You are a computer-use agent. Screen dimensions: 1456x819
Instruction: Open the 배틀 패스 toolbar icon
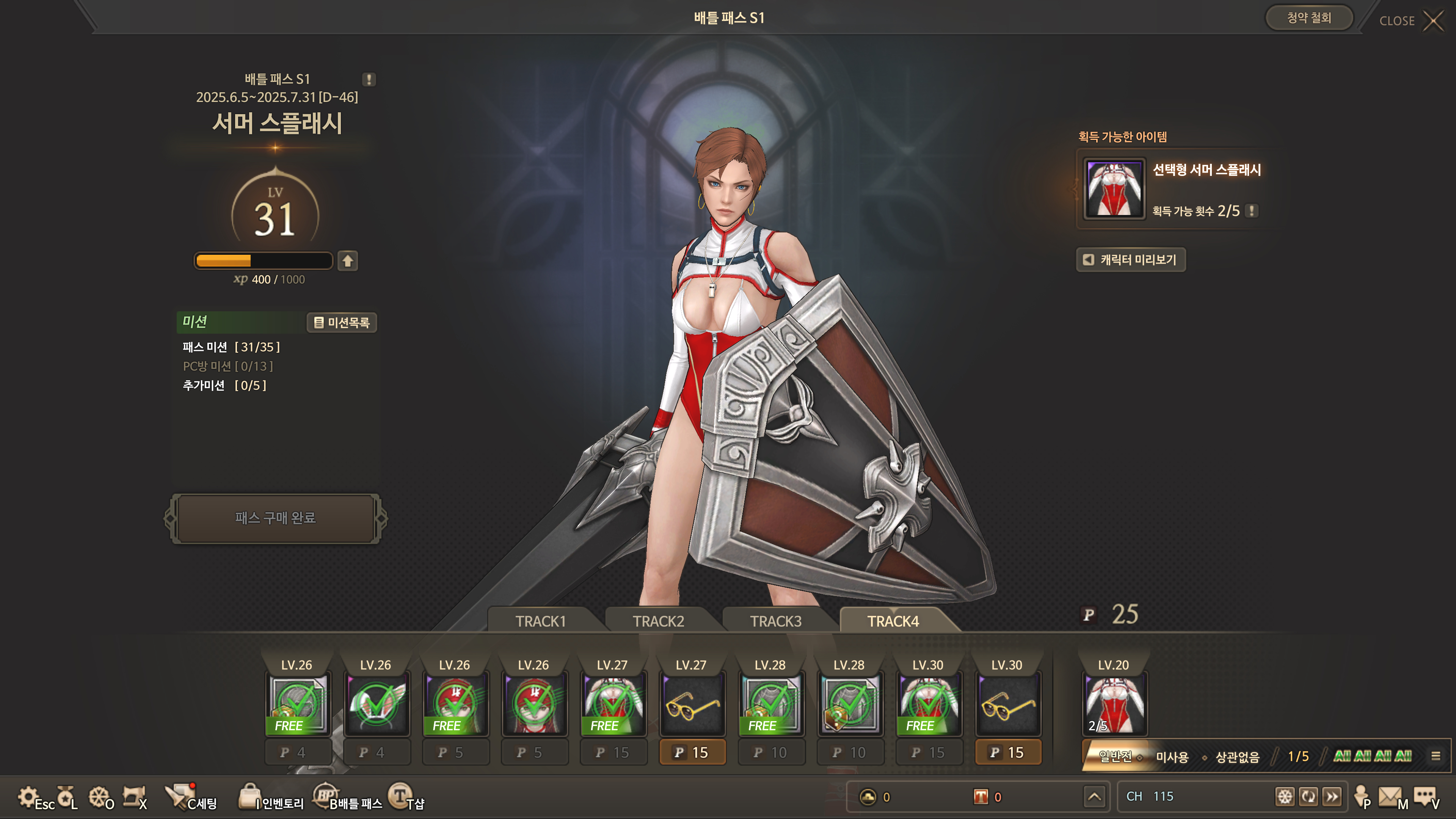point(348,797)
